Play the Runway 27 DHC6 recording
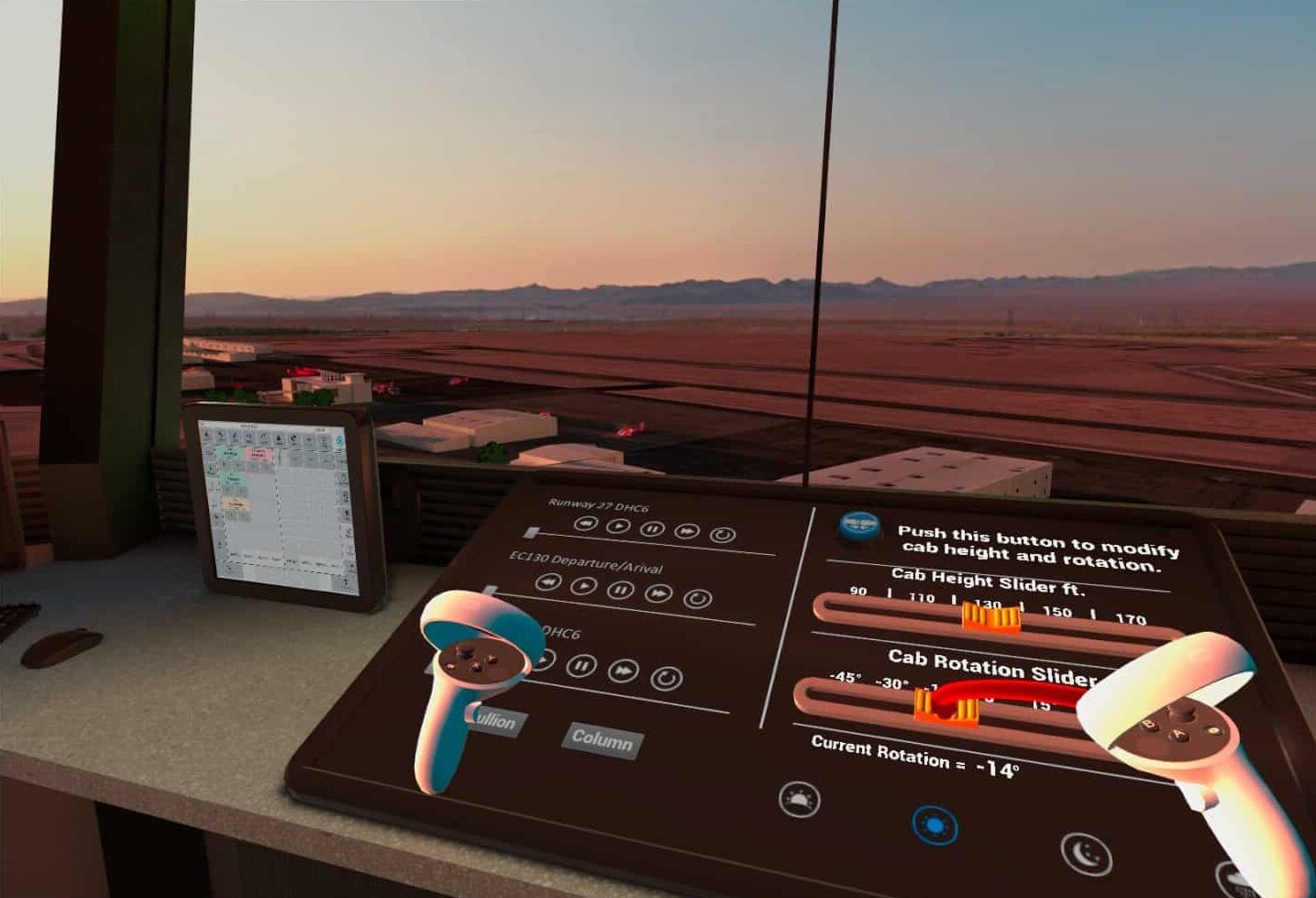The width and height of the screenshot is (1316, 898). [618, 525]
